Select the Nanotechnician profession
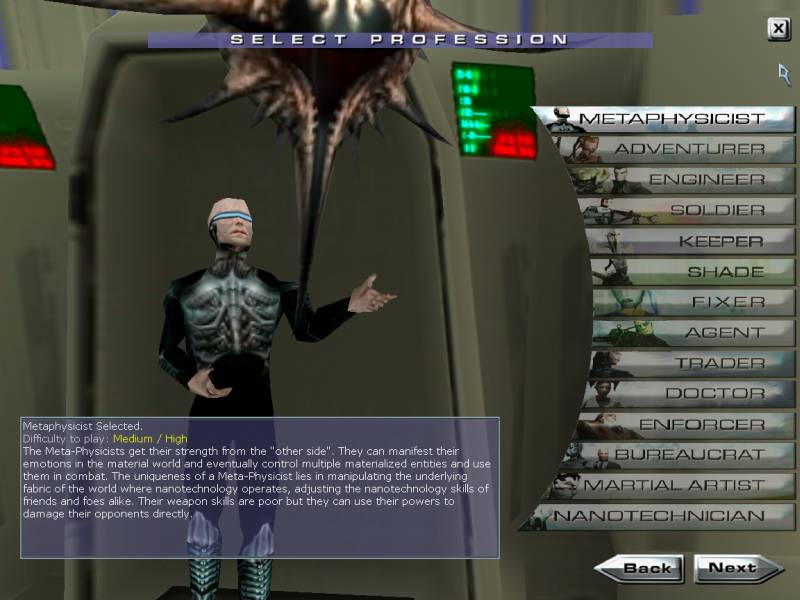 pos(659,517)
